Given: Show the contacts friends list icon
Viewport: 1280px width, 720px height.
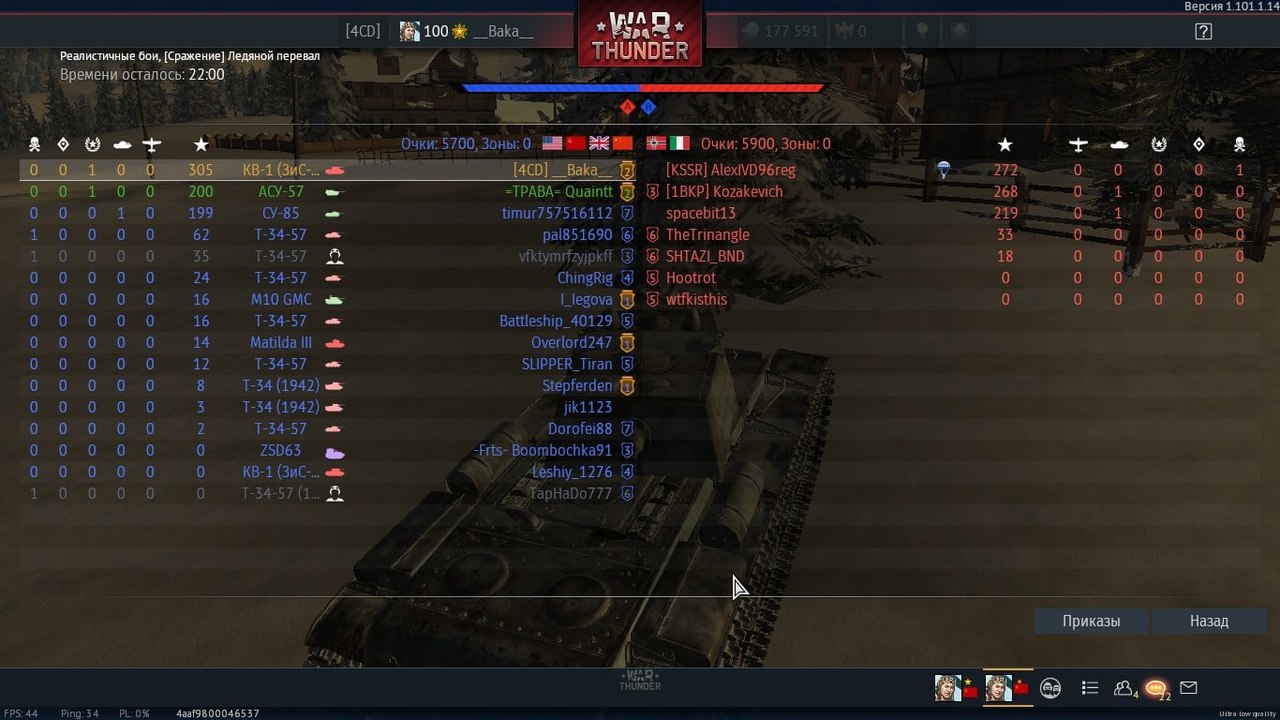Looking at the screenshot, I should [1123, 688].
